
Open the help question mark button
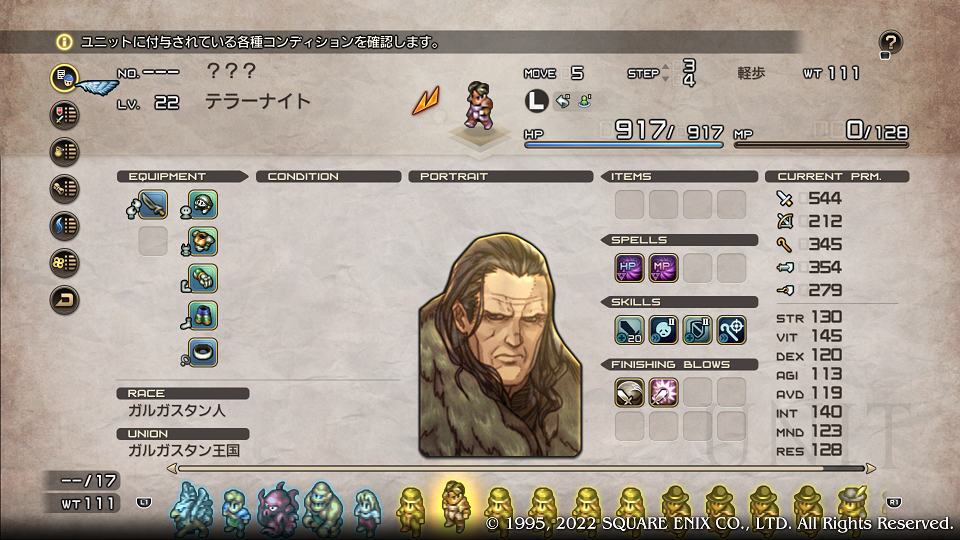(891, 42)
